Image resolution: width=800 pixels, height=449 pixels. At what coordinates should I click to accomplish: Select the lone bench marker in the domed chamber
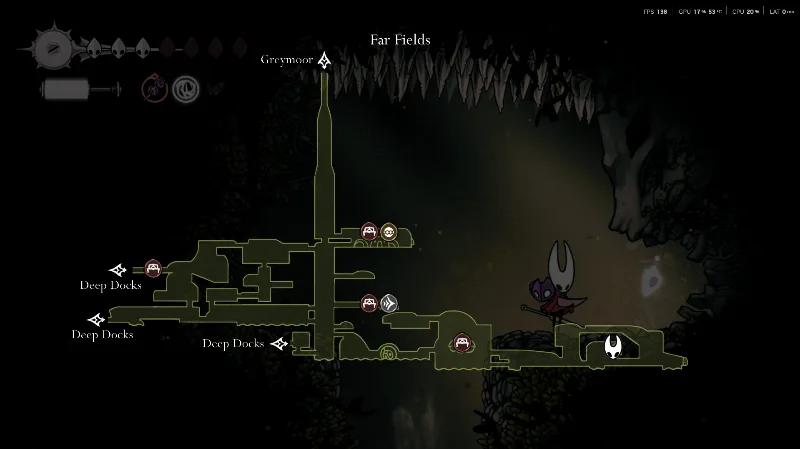(x=462, y=343)
